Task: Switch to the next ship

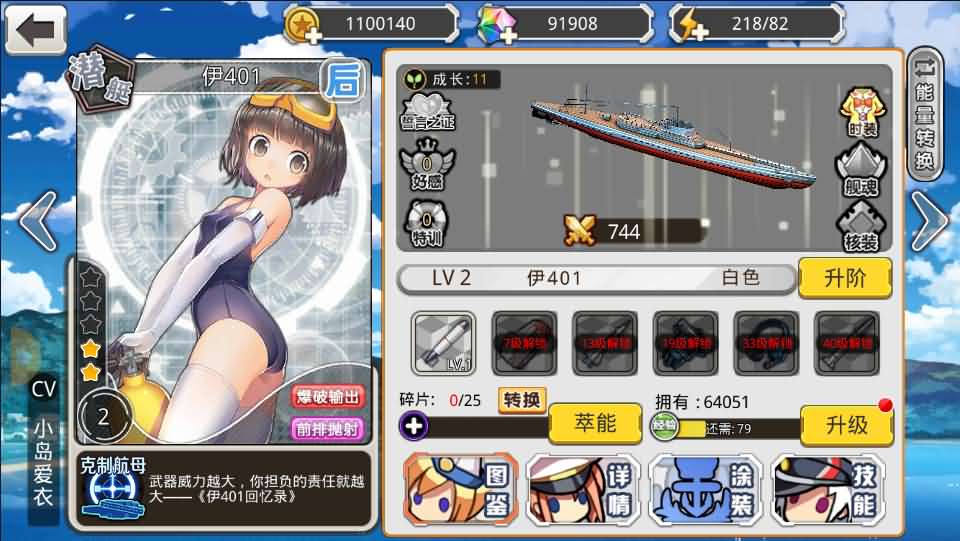Action: tap(927, 222)
